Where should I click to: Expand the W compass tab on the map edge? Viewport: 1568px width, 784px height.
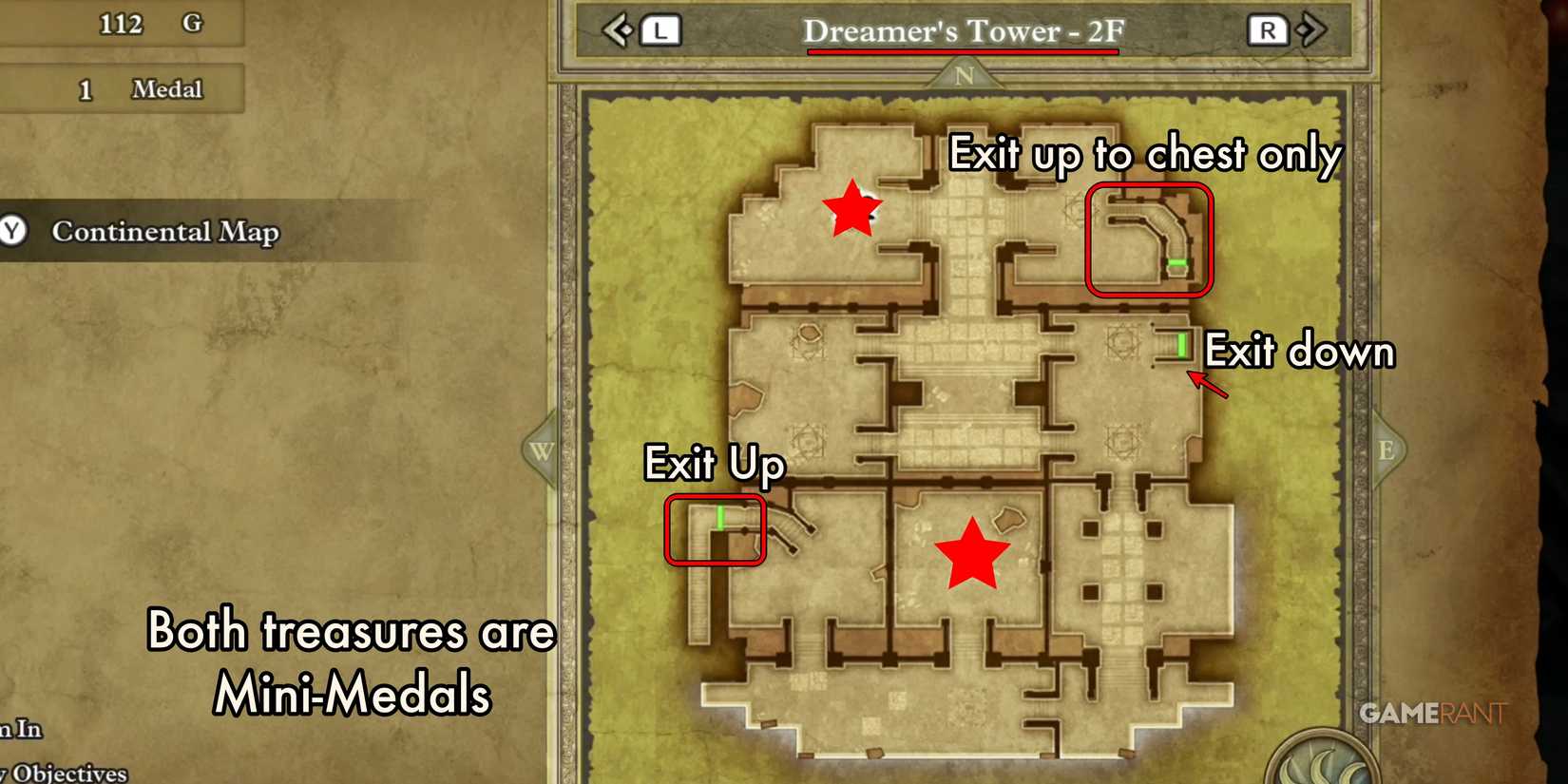[540, 453]
